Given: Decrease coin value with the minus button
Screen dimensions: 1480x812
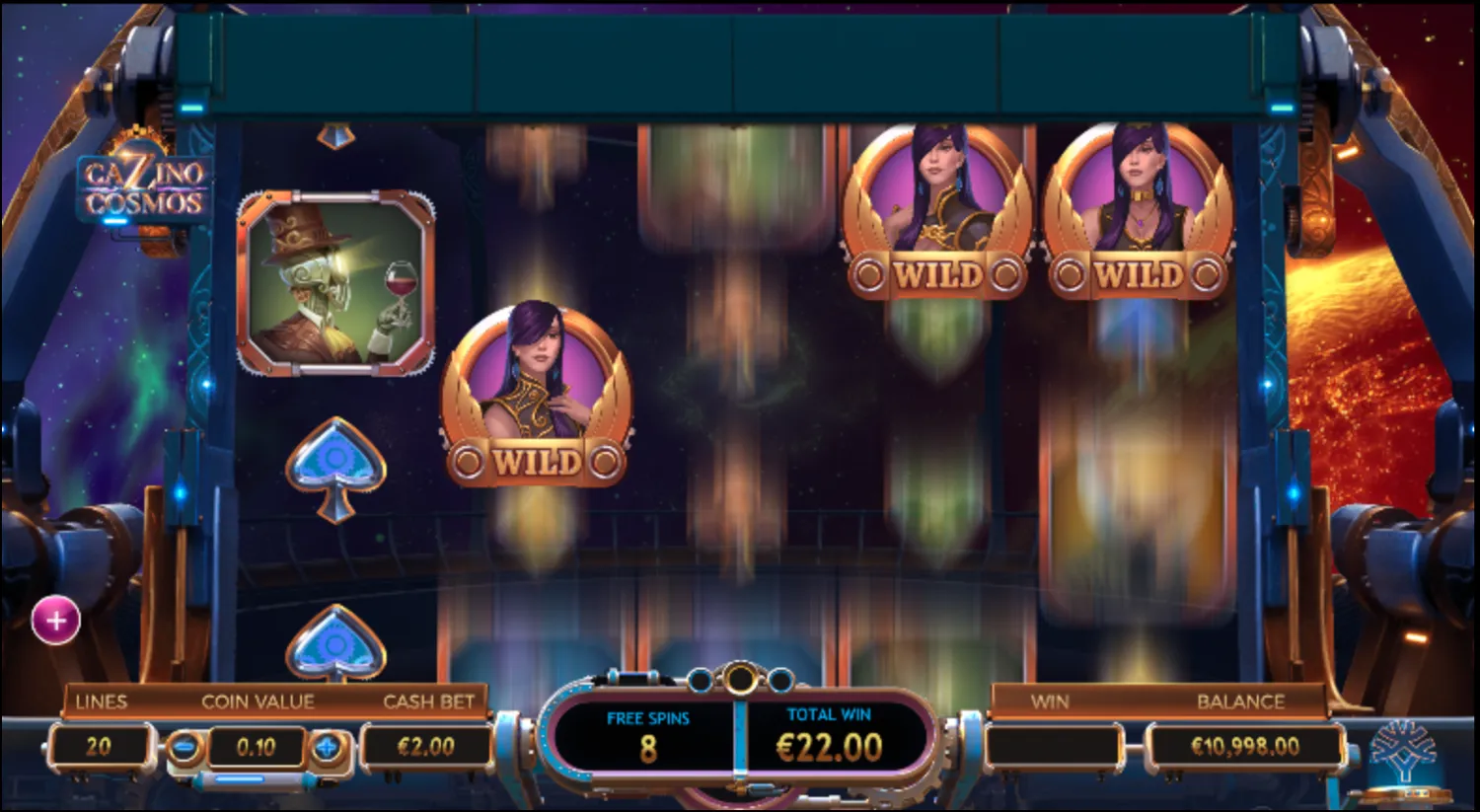Looking at the screenshot, I should 183,747.
